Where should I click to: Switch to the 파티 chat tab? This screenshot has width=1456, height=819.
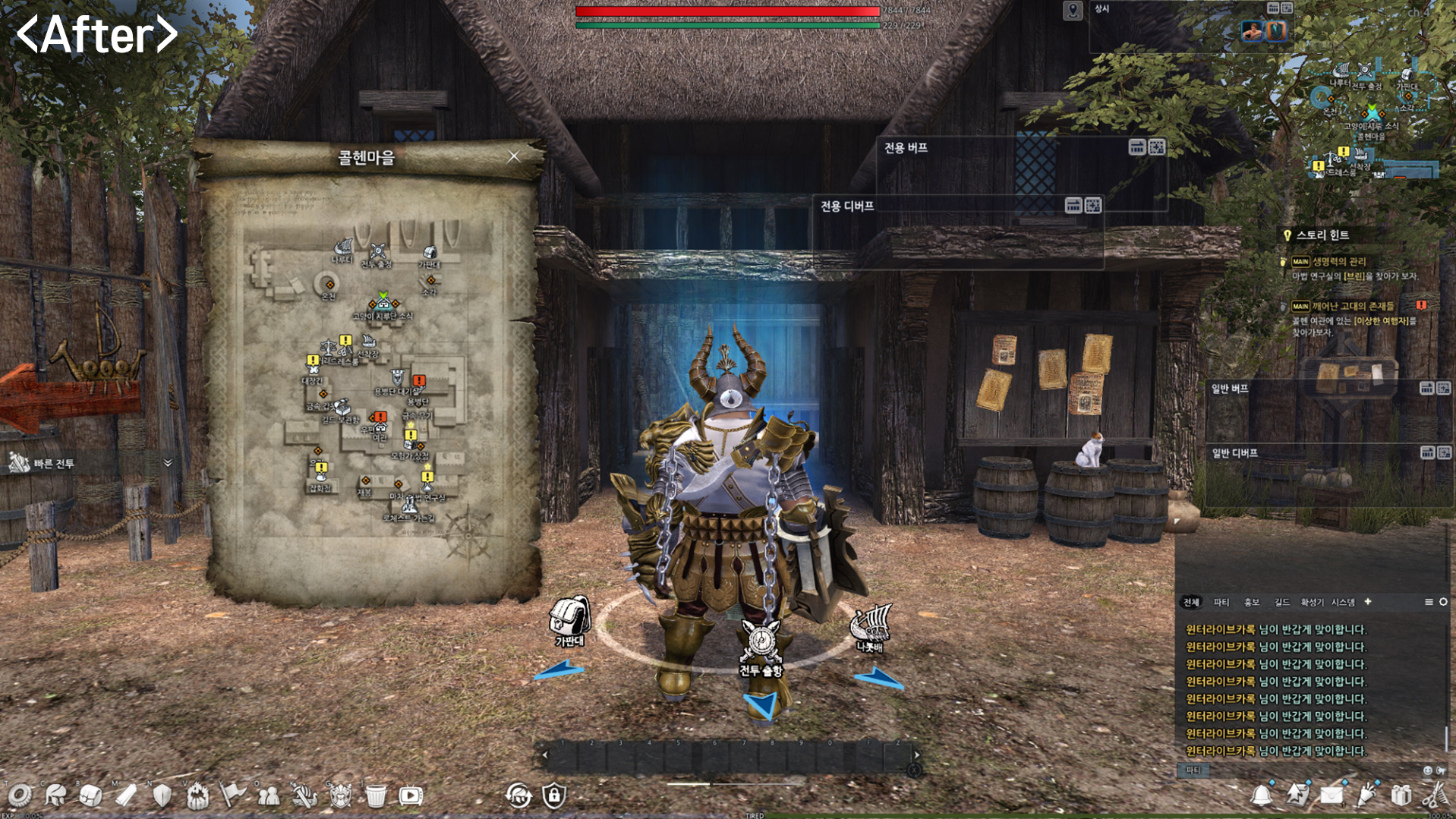(x=1221, y=602)
